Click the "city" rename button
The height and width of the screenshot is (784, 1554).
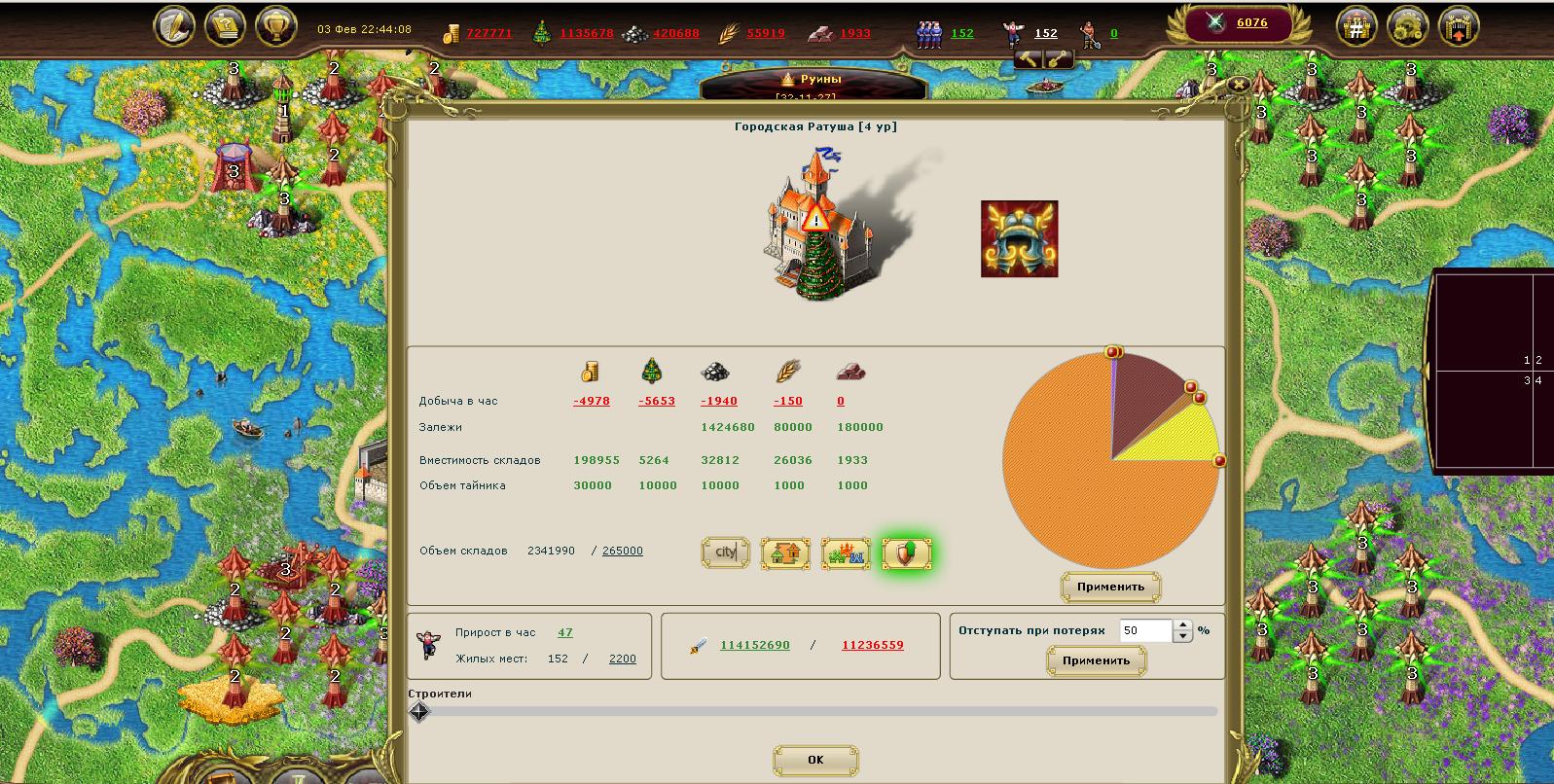coord(726,552)
